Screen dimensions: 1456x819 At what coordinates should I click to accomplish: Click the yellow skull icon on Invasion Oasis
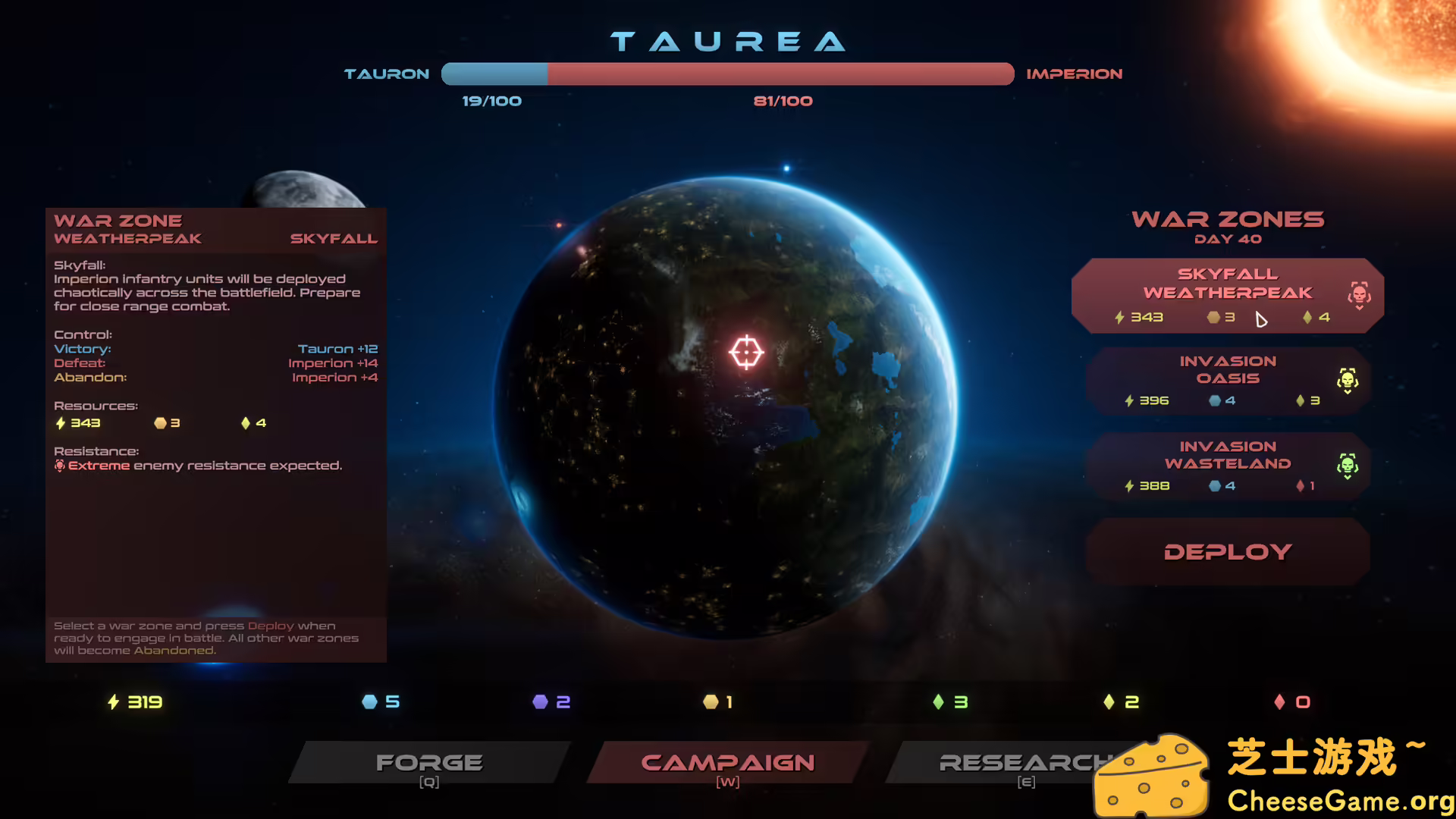[x=1348, y=379]
